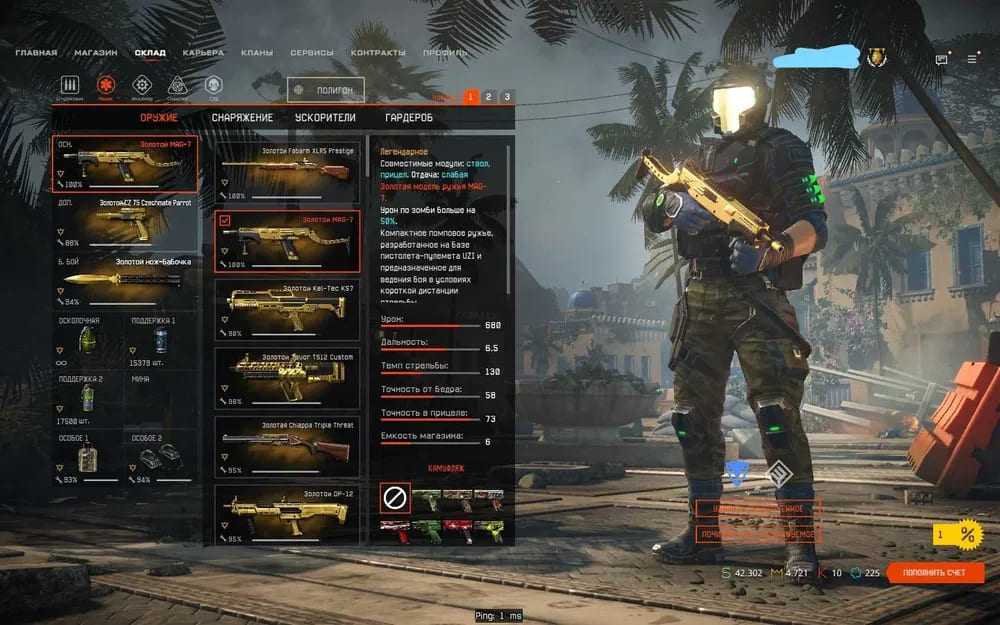Switch to the Ускорители boosters tab

coord(325,117)
